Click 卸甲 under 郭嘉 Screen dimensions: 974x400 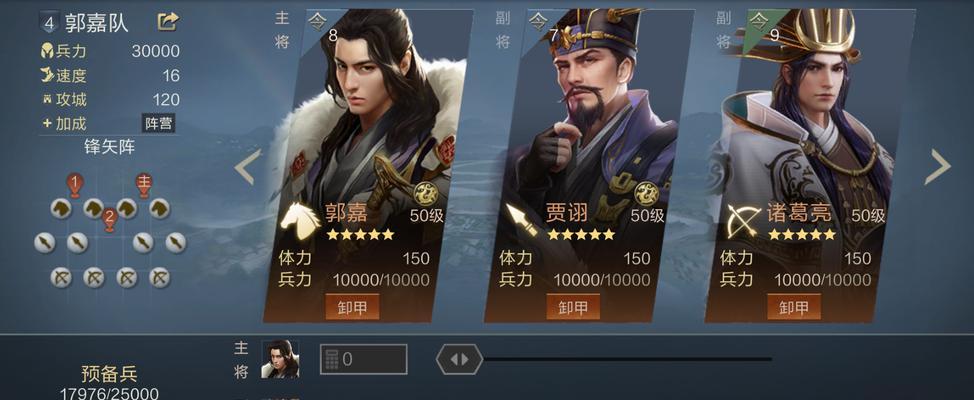[x=352, y=307]
